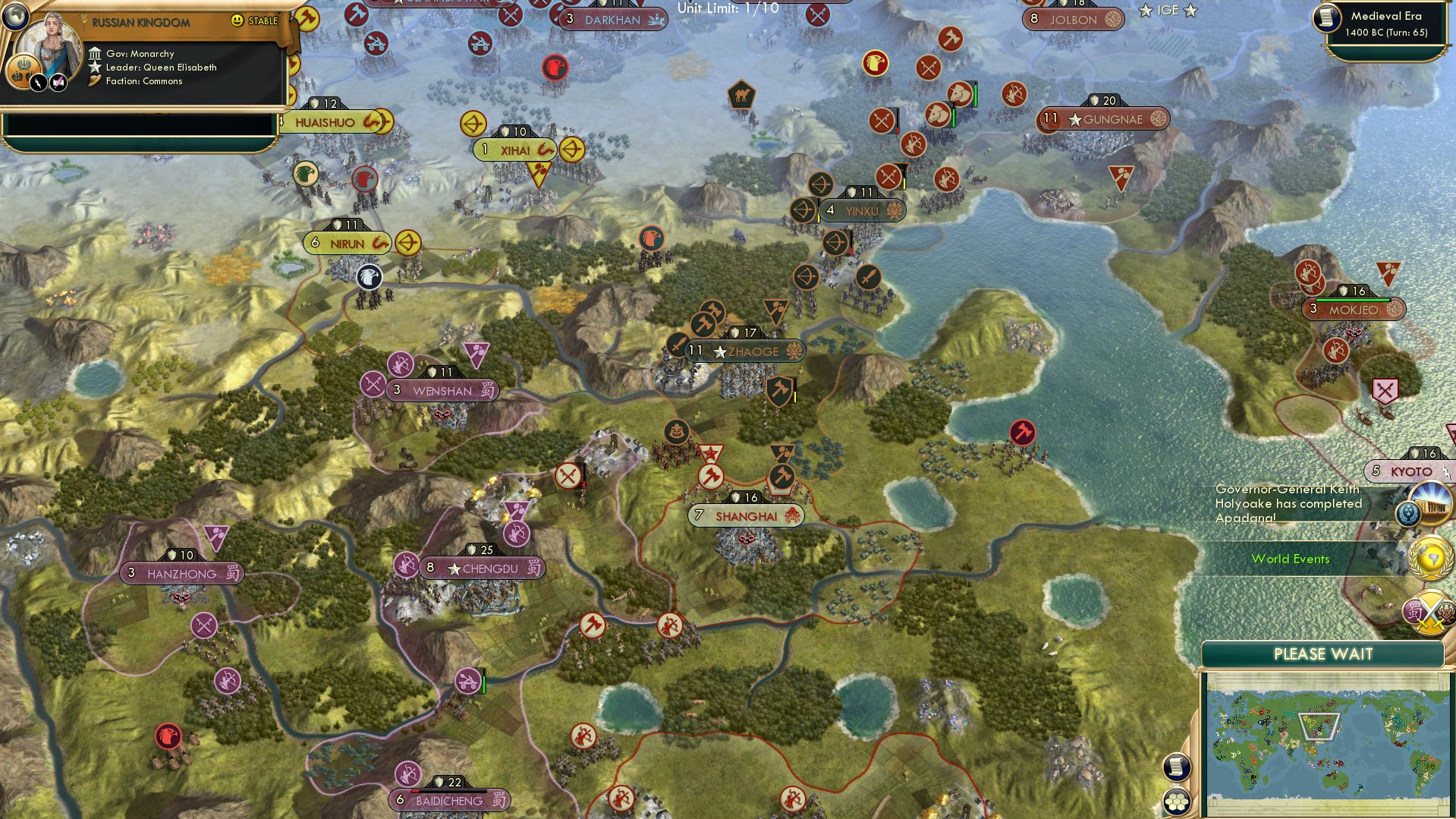Toggle the globe view icon at top-left
1456x819 pixels.
point(15,18)
